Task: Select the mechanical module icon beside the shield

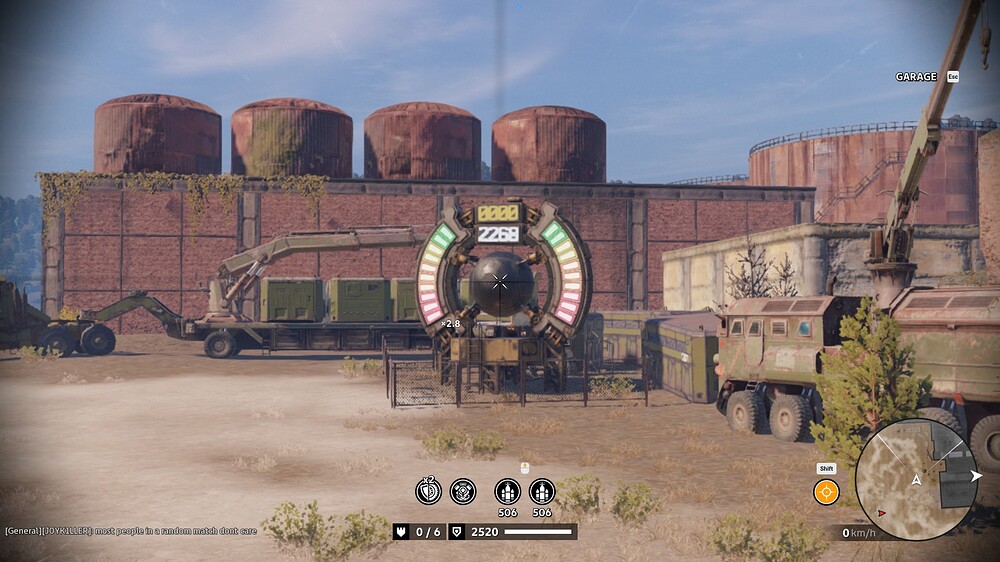Action: (462, 491)
